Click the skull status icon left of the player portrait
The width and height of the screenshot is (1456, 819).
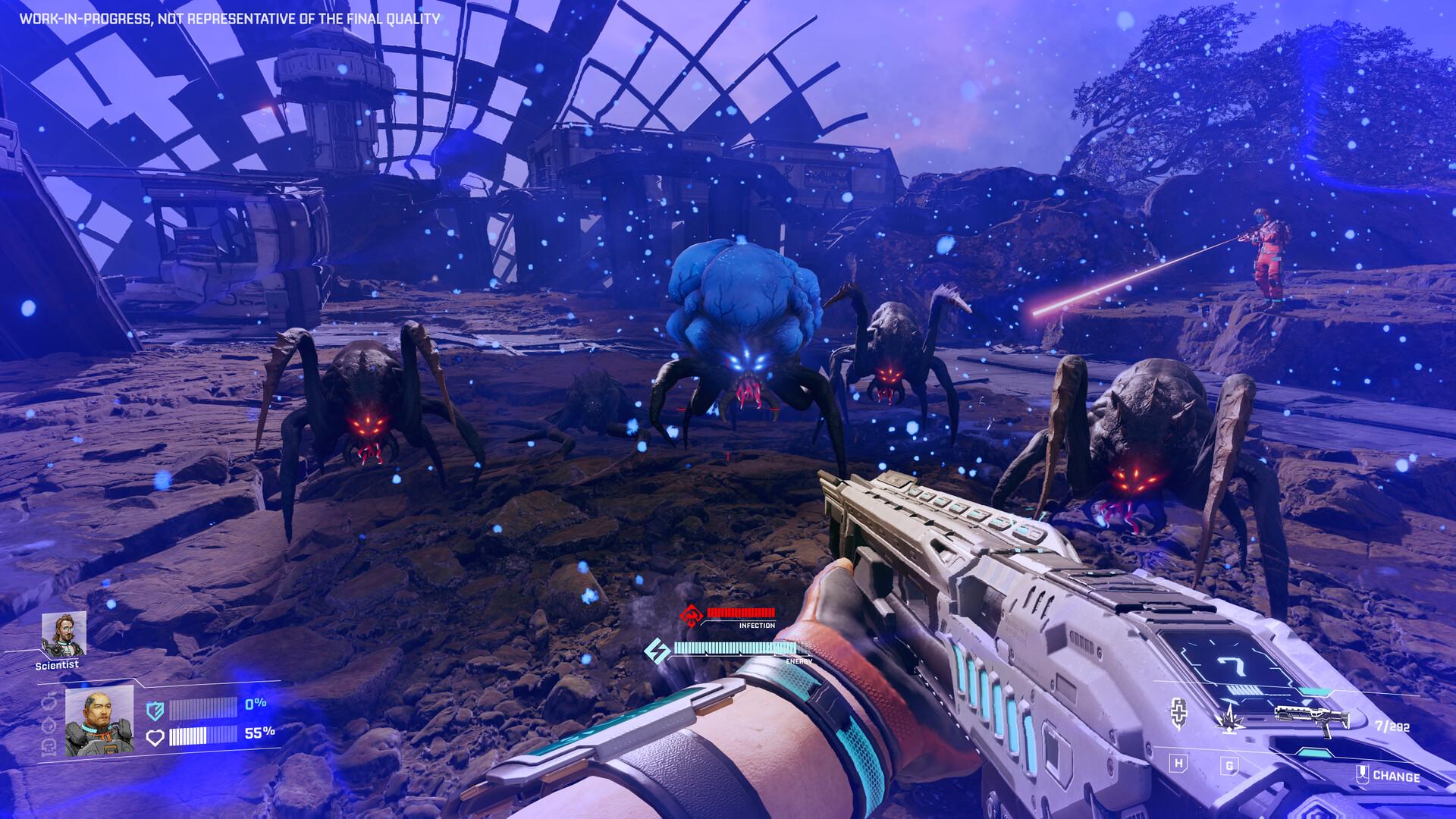49,747
